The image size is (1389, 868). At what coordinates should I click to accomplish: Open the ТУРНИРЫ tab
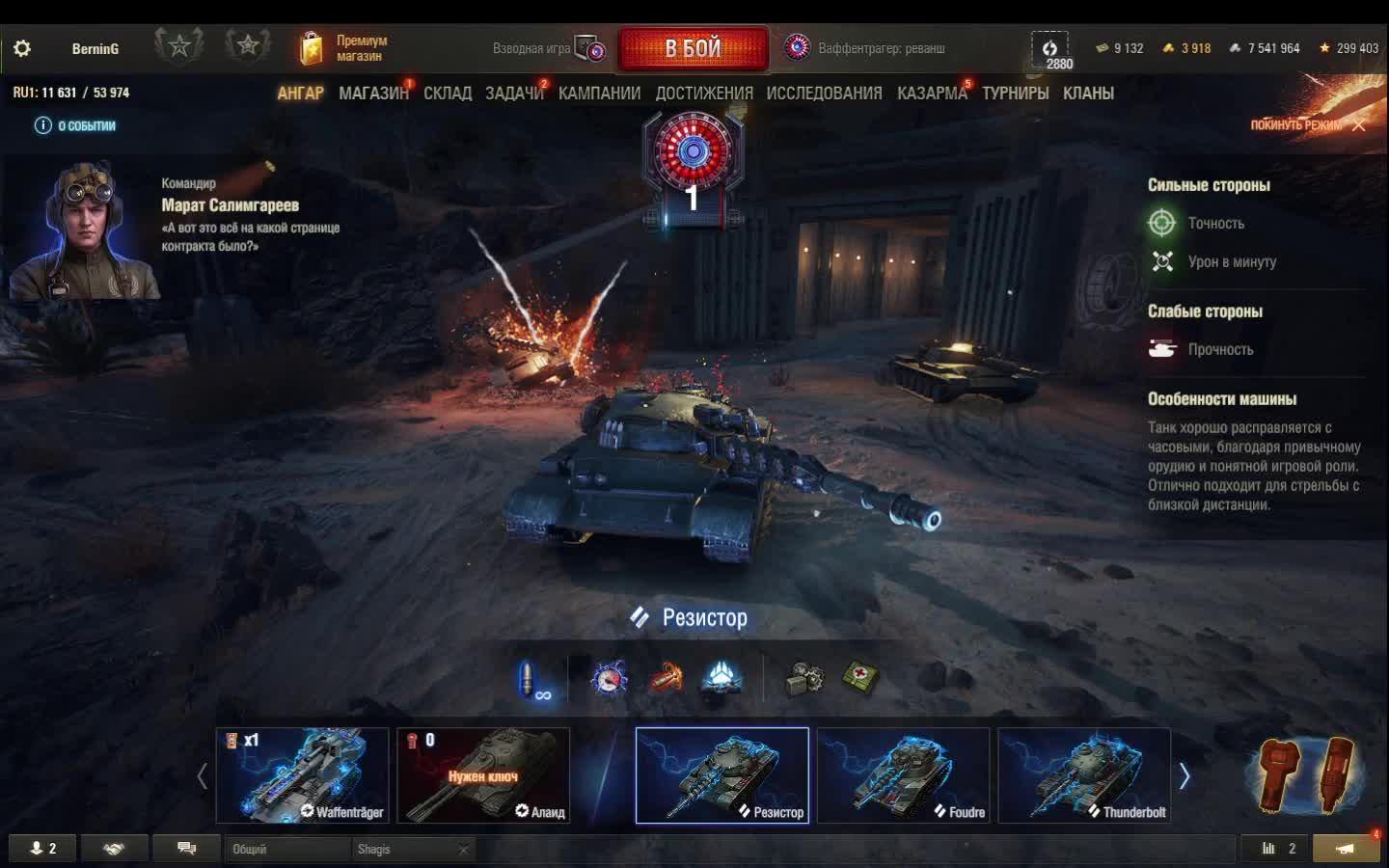click(1016, 94)
